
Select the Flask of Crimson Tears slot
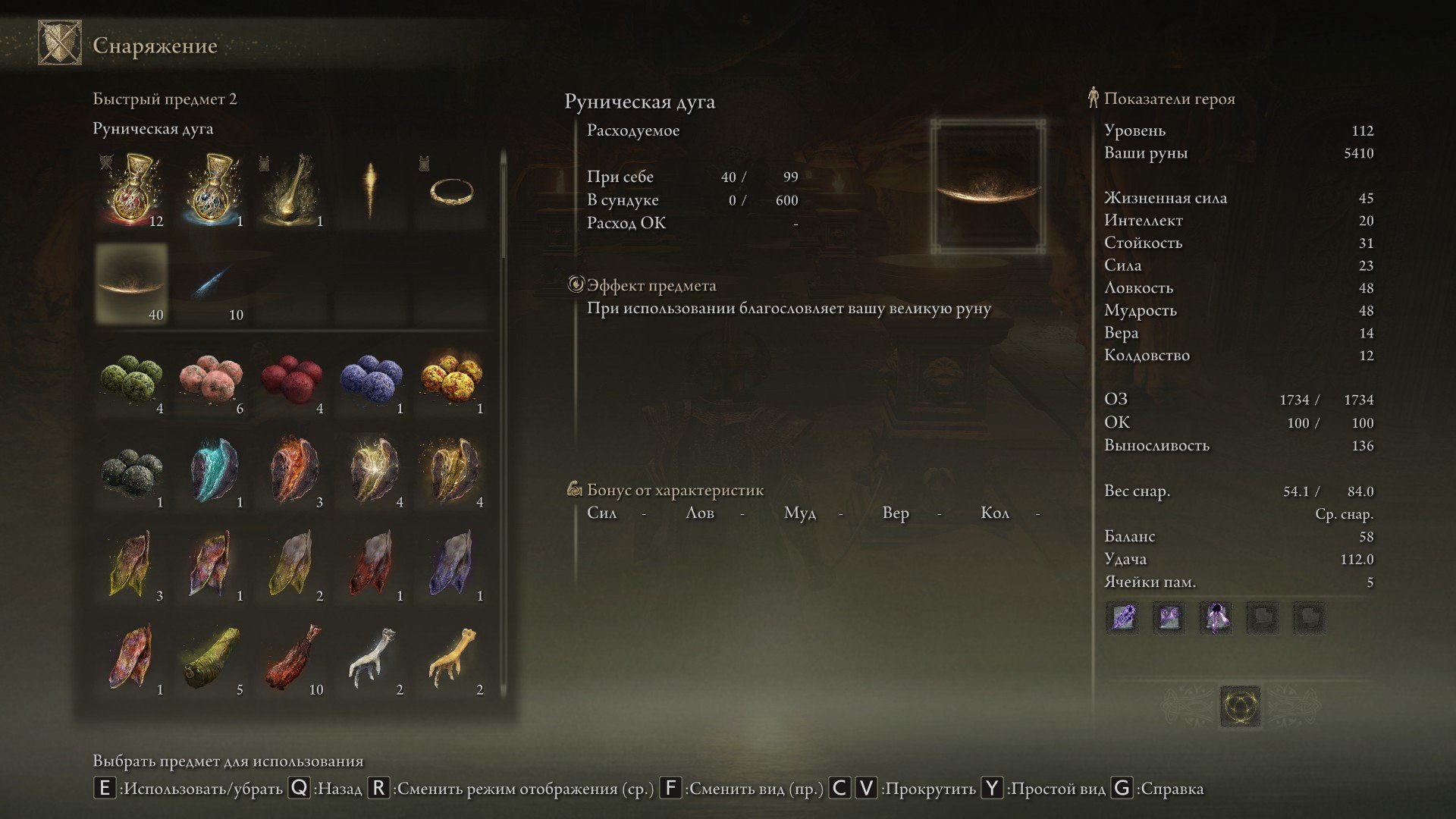coord(132,190)
